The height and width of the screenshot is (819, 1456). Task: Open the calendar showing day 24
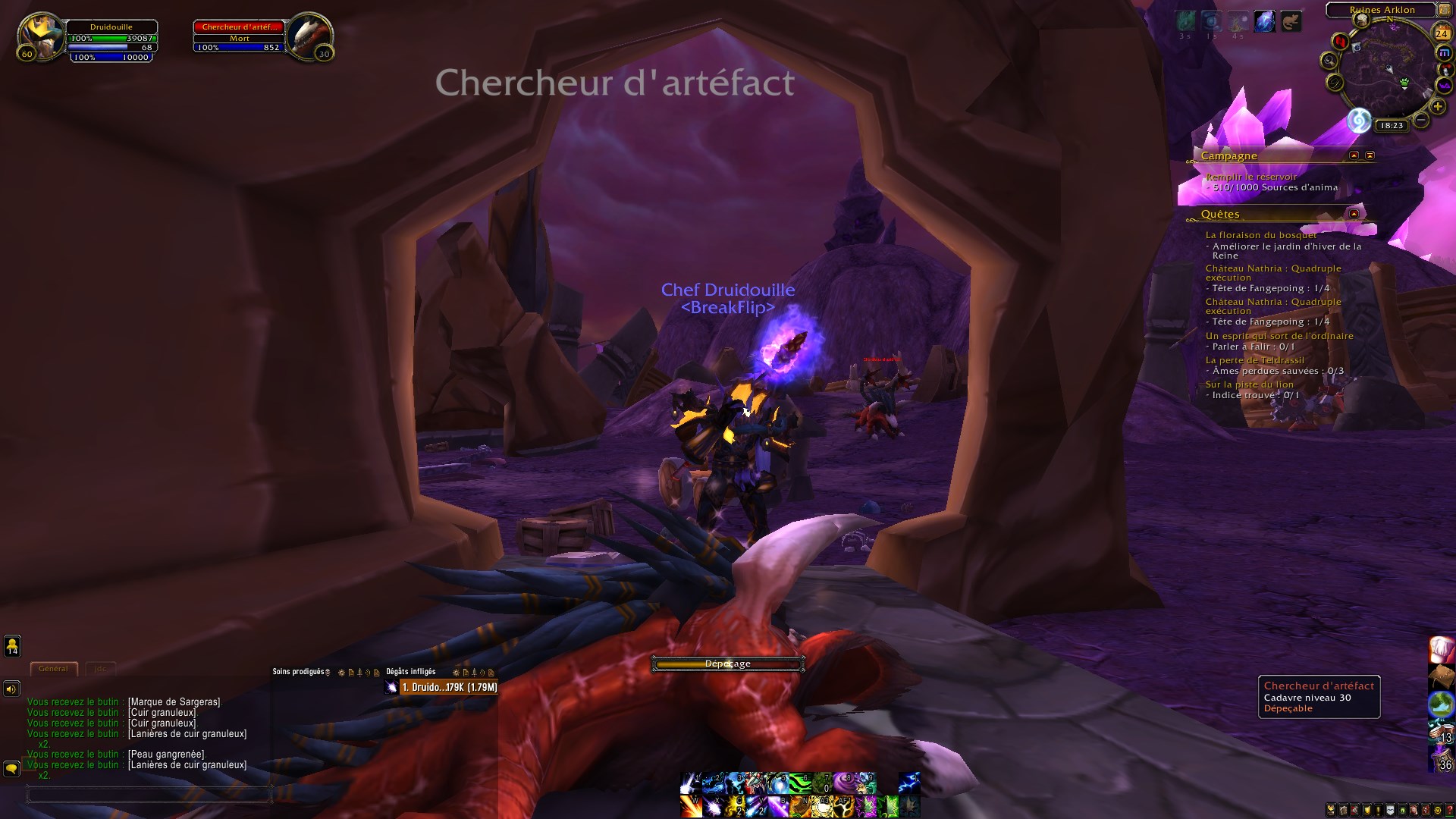click(x=1442, y=33)
